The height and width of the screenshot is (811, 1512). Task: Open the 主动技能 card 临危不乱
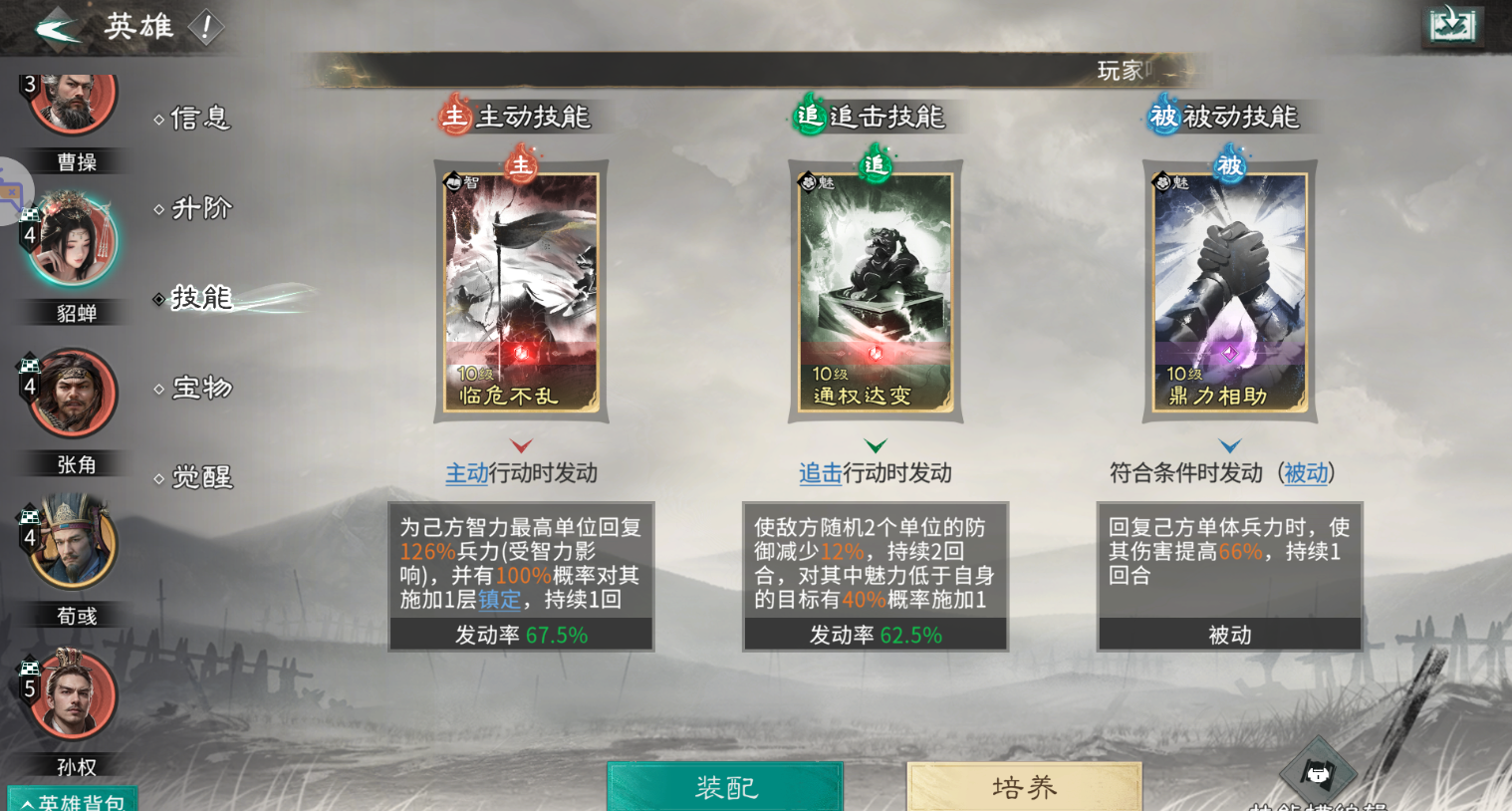pyautogui.click(x=521, y=291)
